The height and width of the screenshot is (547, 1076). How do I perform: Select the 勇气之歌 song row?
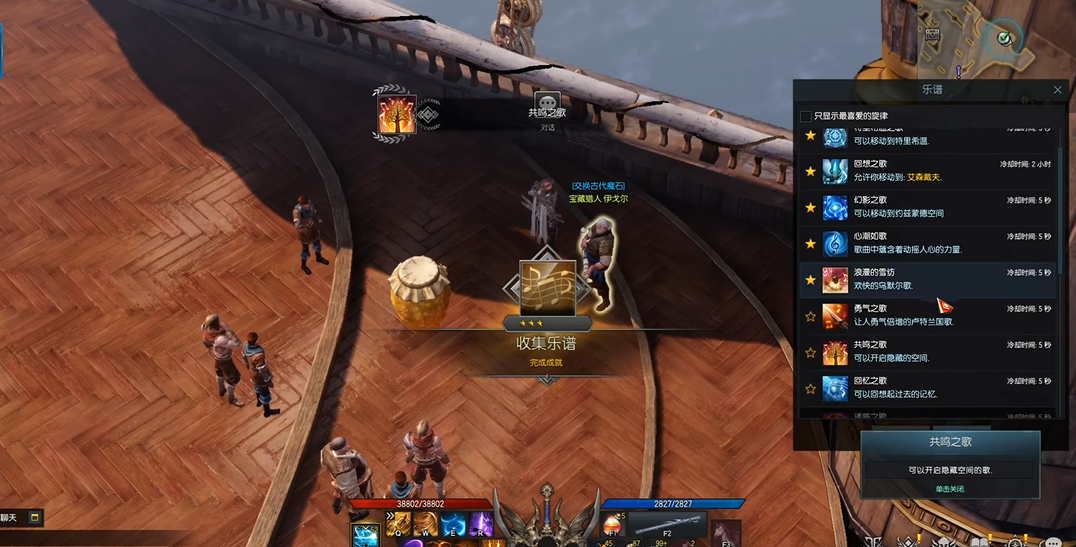click(x=930, y=316)
